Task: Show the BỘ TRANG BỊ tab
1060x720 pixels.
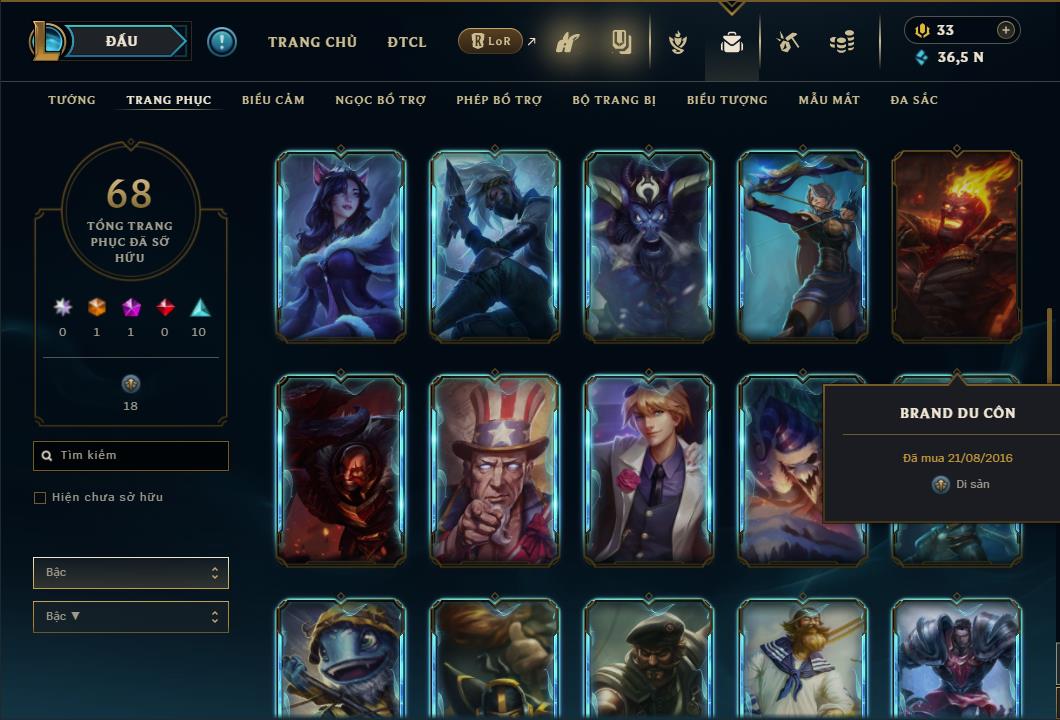Action: coord(614,100)
